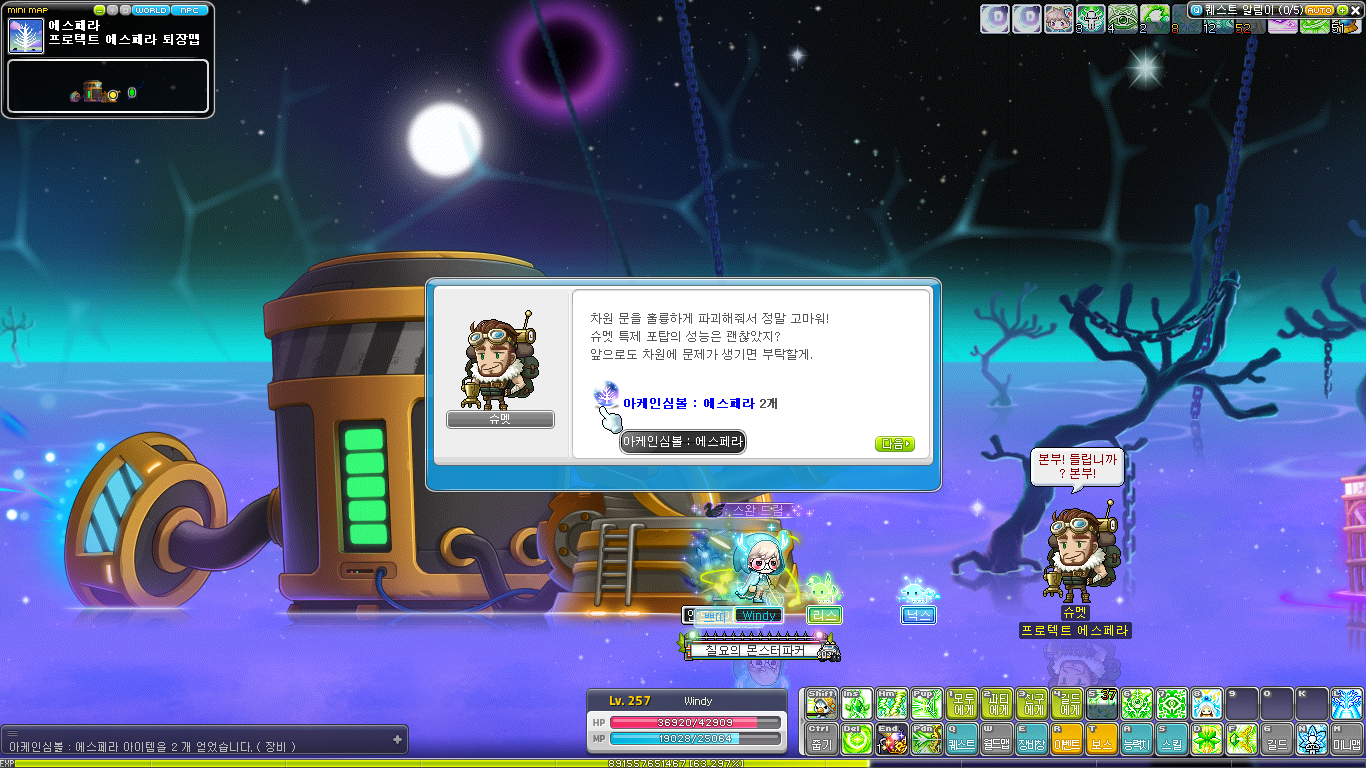The width and height of the screenshot is (1366, 768).
Task: Collapse the minimap with the minus button
Action: 99,10
